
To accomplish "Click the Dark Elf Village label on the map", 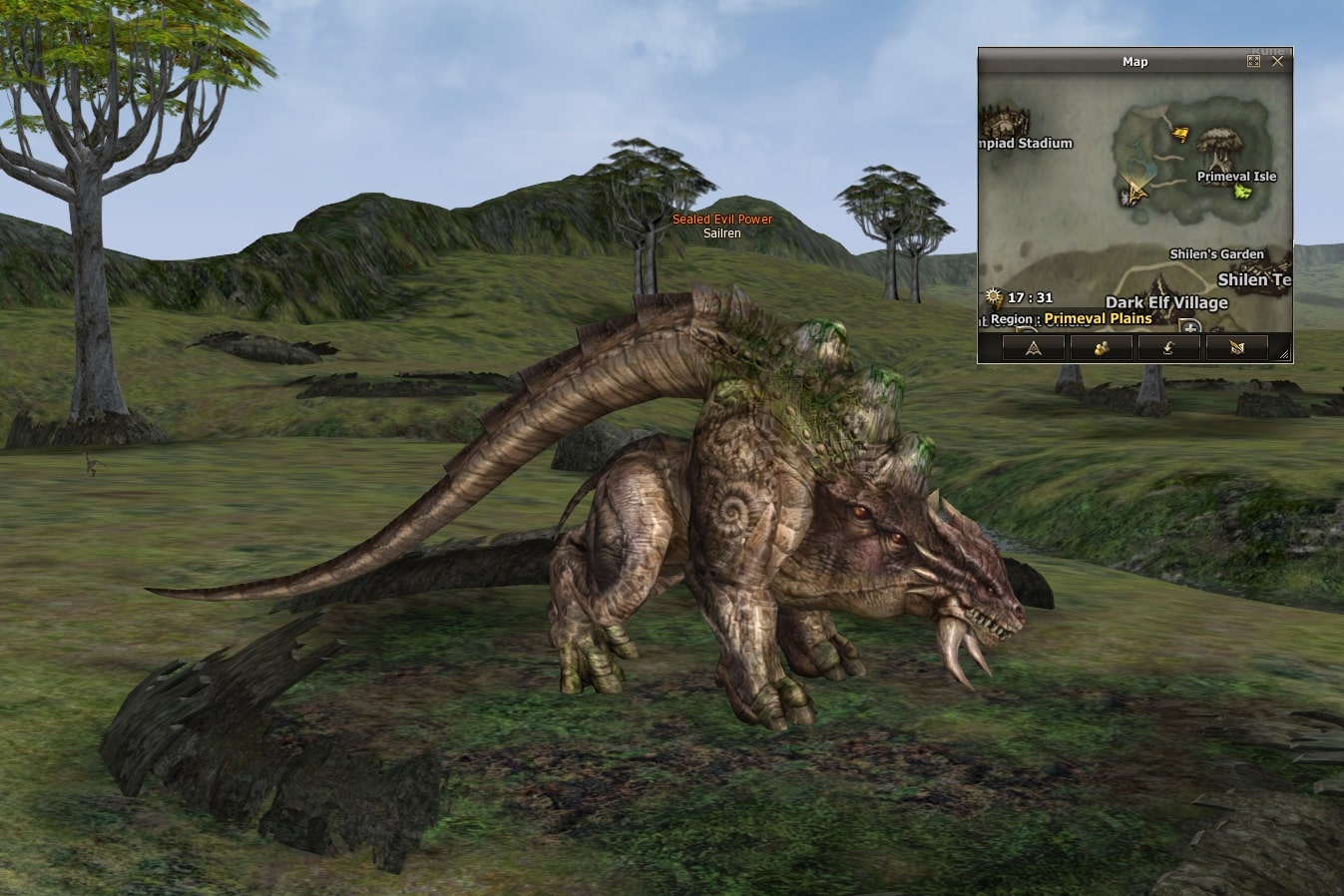I will pyautogui.click(x=1166, y=302).
